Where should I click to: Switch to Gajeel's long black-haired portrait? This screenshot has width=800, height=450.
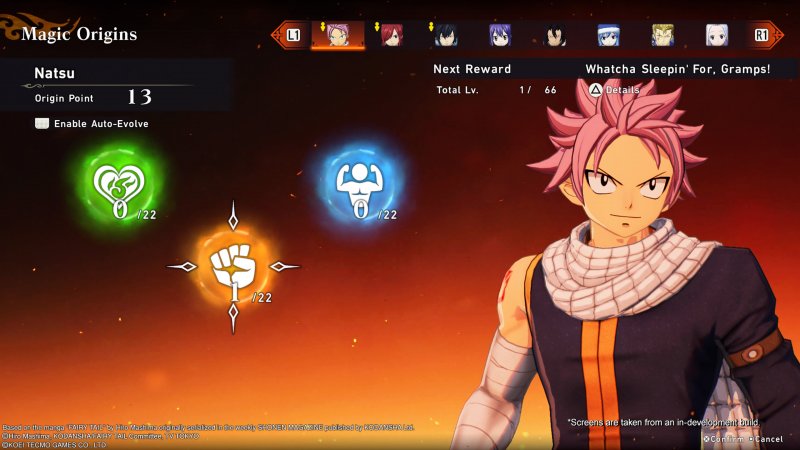point(555,35)
